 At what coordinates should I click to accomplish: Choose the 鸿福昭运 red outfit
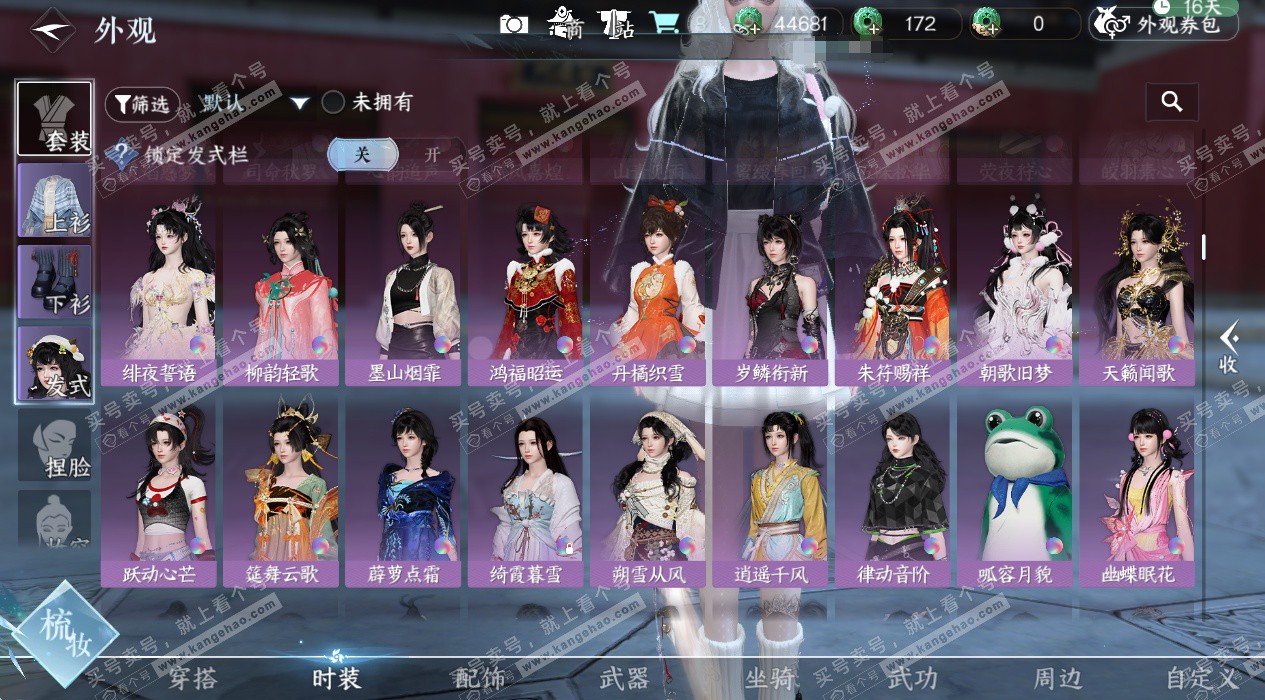pyautogui.click(x=526, y=292)
